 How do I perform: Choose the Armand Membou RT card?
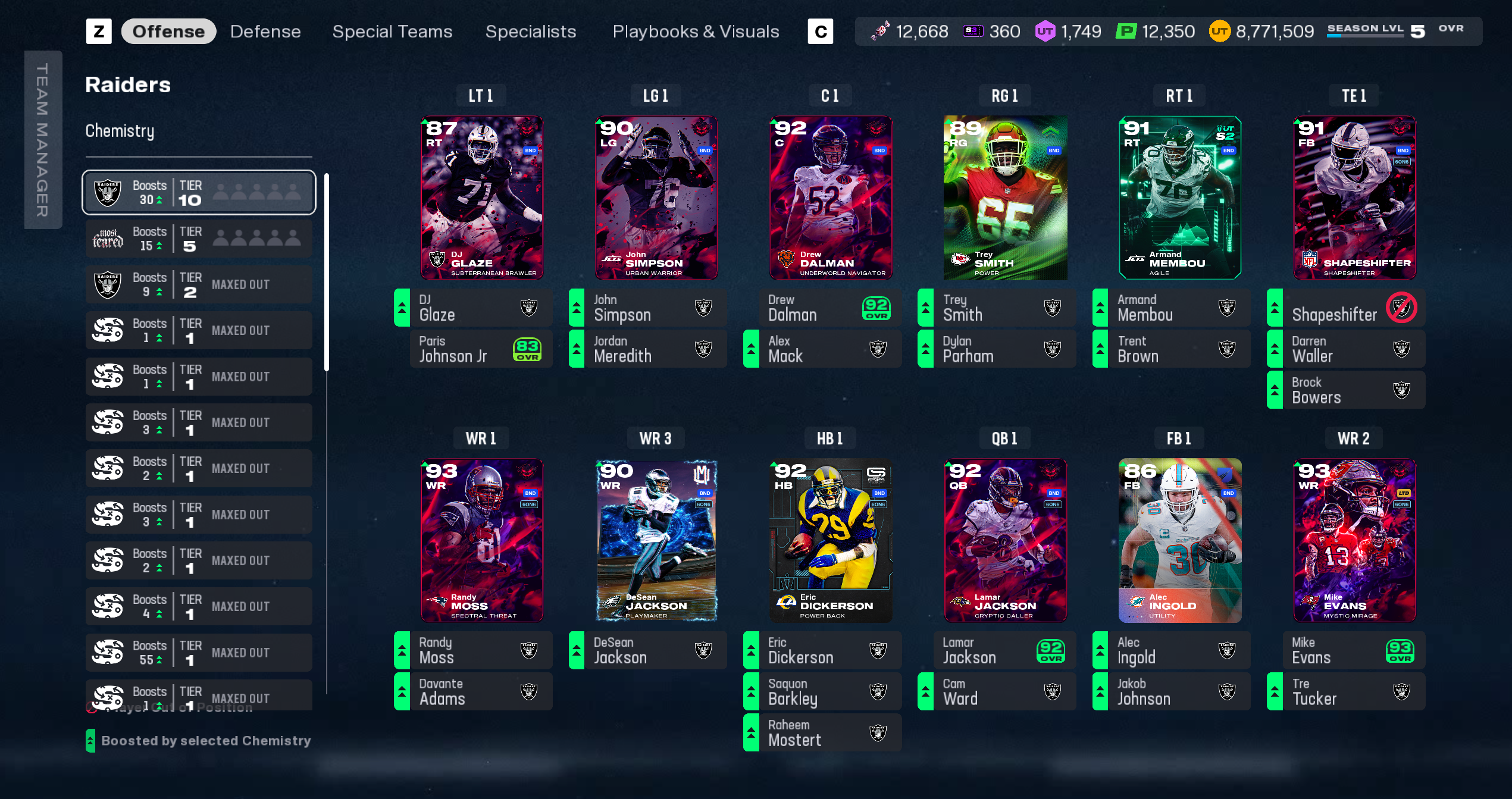click(1179, 198)
